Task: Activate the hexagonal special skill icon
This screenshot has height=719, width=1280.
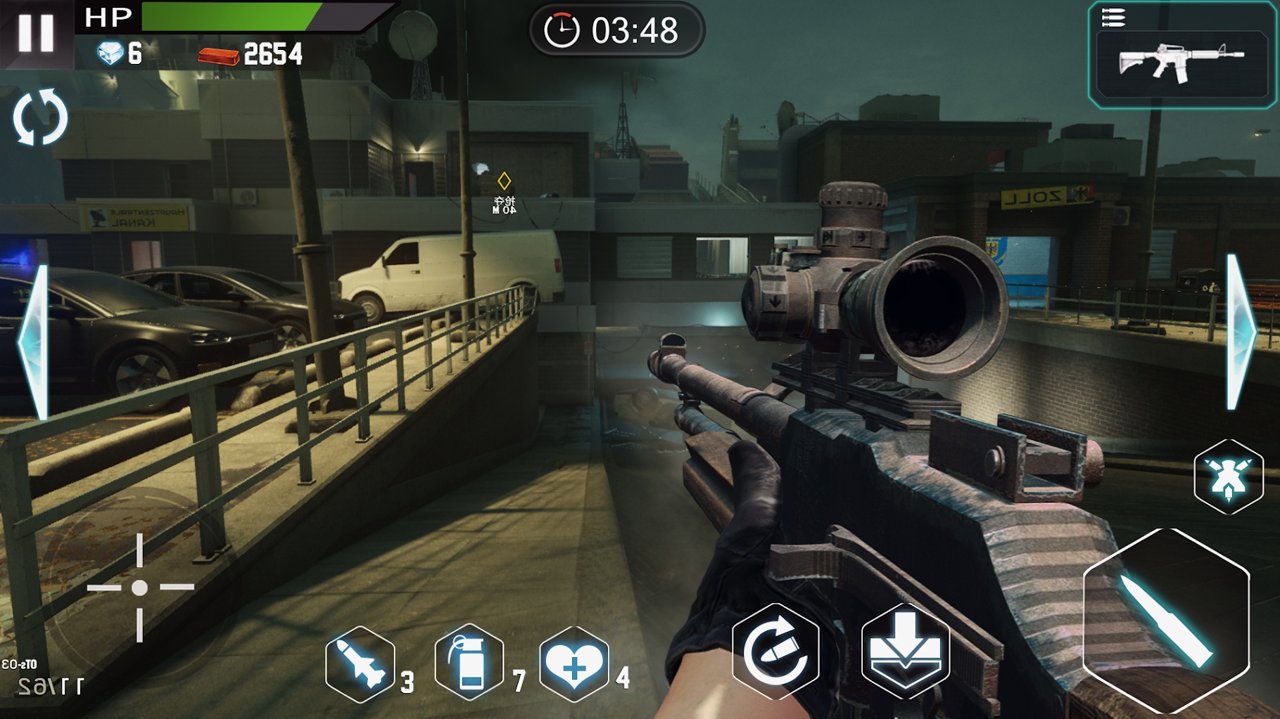Action: coord(1228,476)
